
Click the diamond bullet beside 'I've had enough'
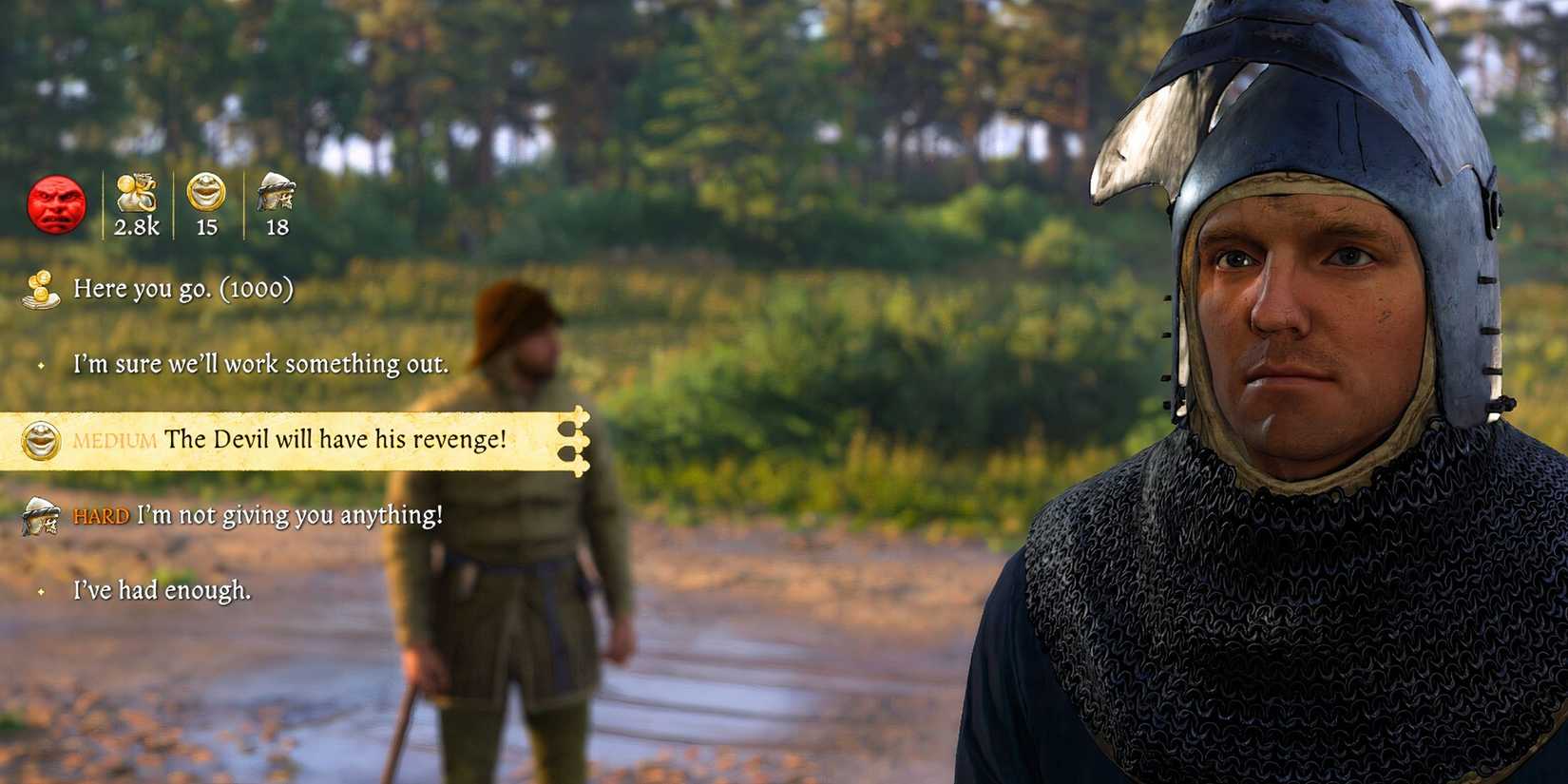(40, 592)
